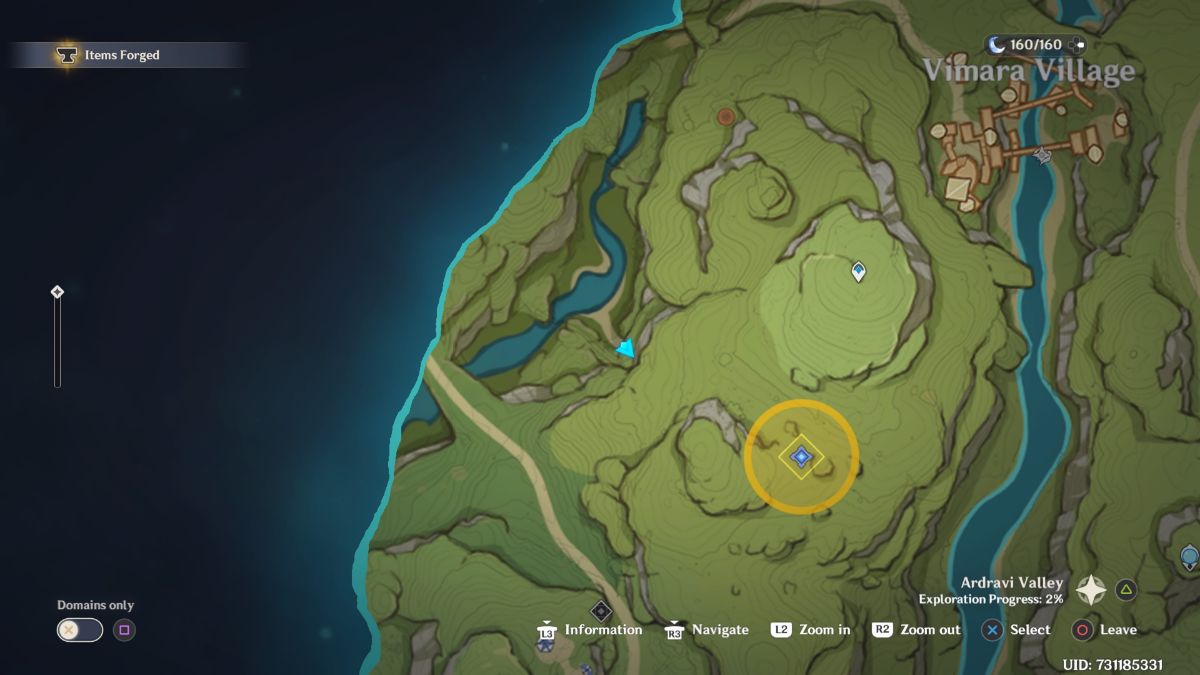Select the cyan player location arrow
1200x675 pixels.
click(626, 349)
